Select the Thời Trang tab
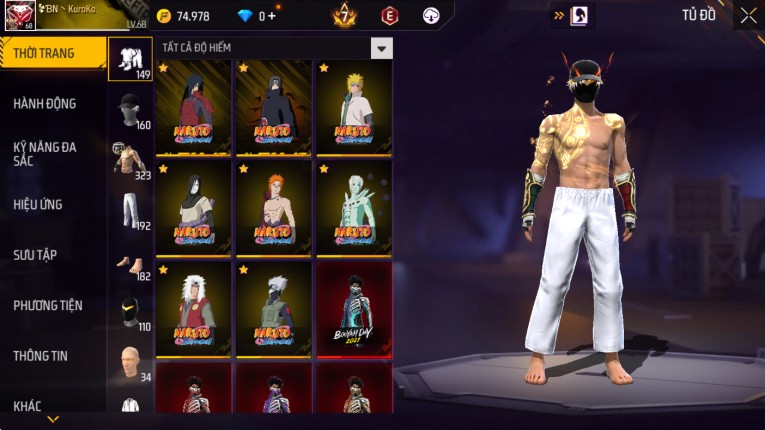Screen dimensions: 765x430 pos(45,53)
